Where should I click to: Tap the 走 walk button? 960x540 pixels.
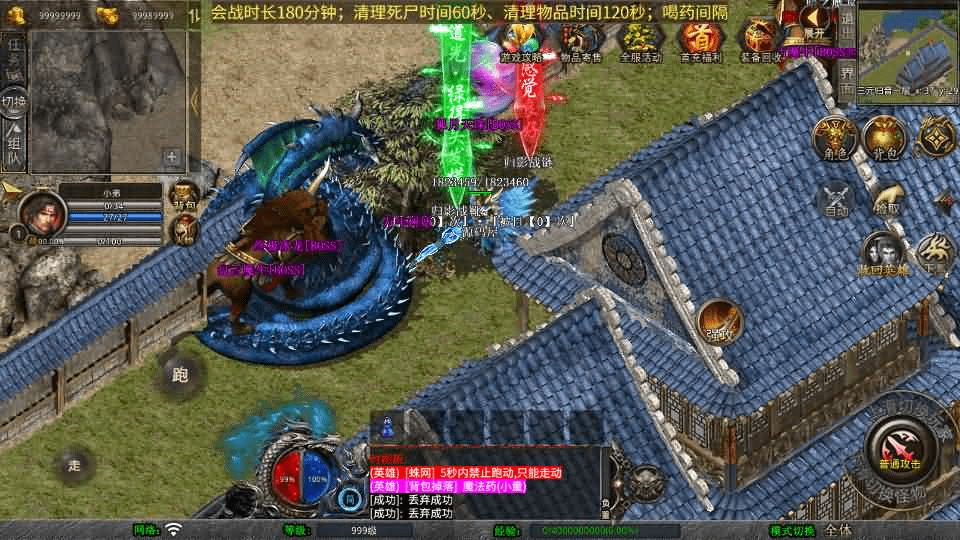point(74,465)
